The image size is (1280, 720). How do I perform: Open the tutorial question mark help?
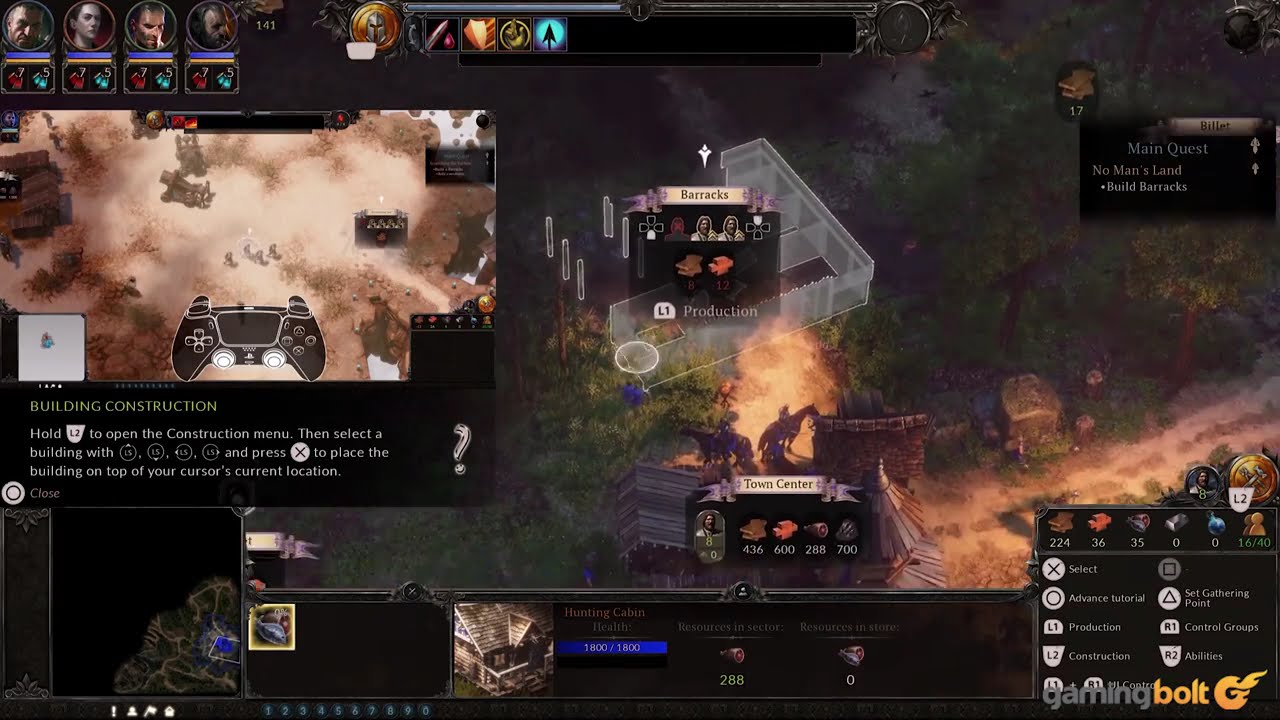(x=460, y=449)
